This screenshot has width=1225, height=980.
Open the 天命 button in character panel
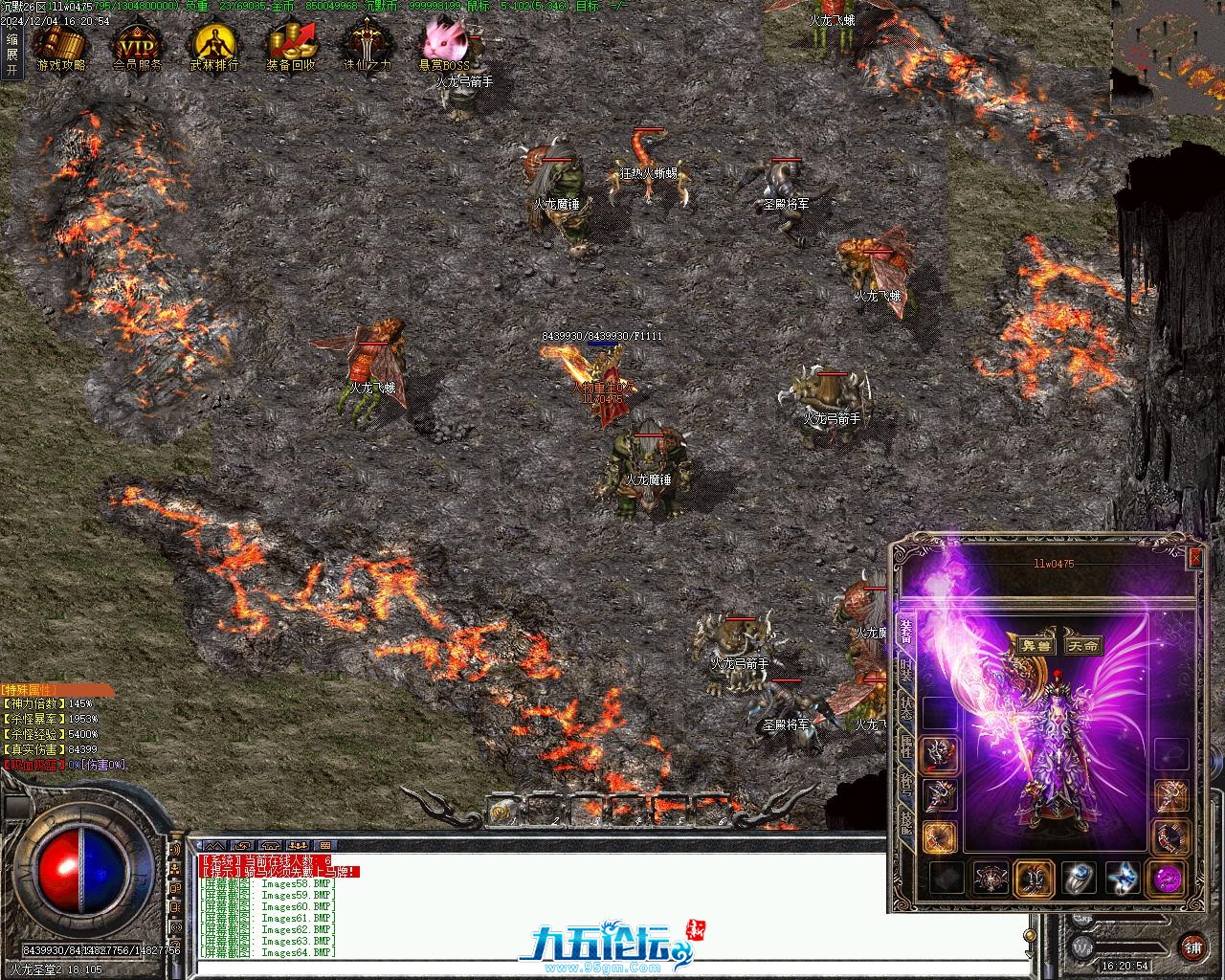tap(1085, 645)
